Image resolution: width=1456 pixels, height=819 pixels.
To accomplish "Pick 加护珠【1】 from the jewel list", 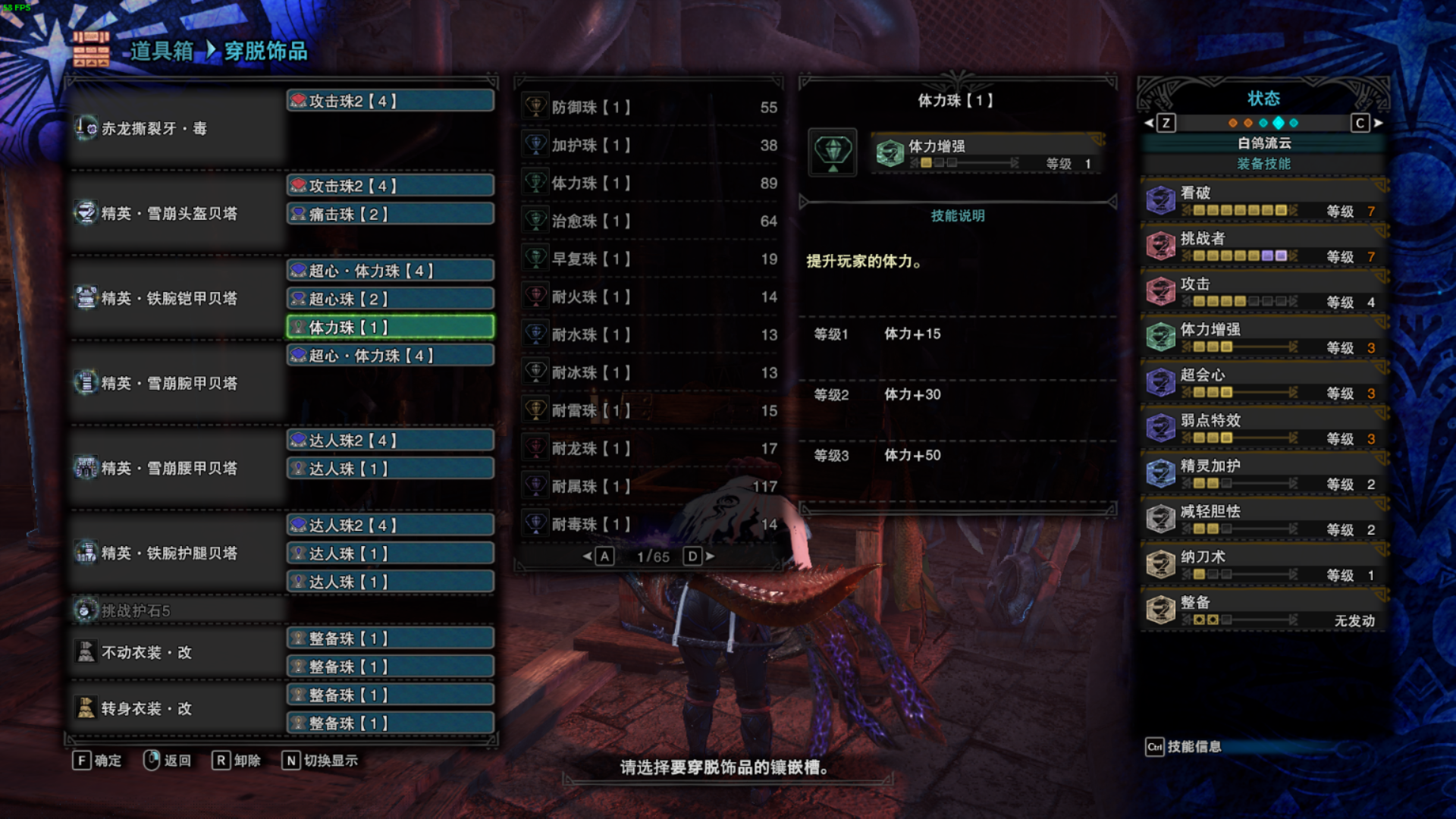I will click(649, 146).
